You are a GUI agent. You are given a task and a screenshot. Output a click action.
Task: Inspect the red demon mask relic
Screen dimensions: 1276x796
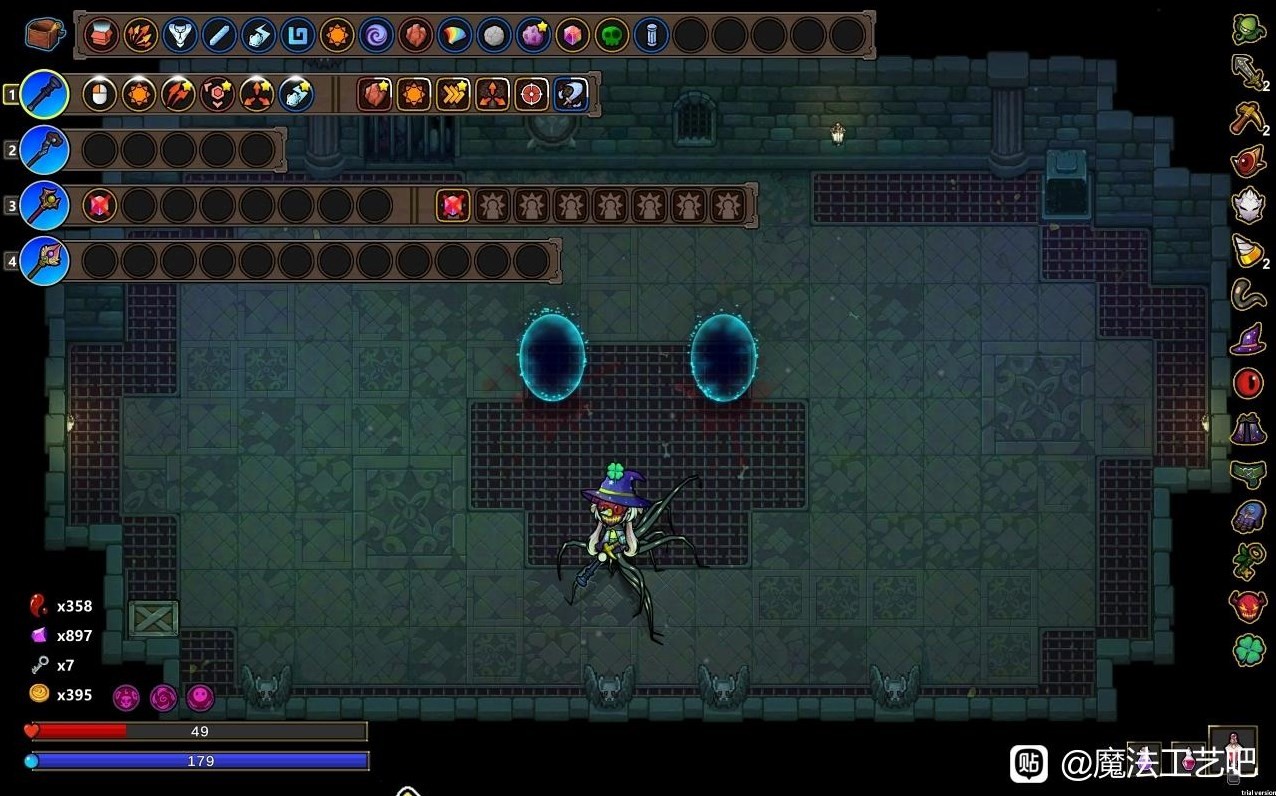[1248, 605]
